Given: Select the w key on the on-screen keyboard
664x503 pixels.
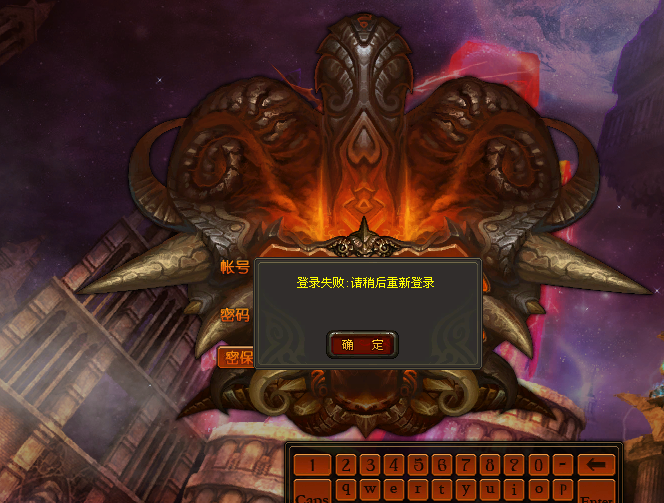Looking at the screenshot, I should [370, 490].
